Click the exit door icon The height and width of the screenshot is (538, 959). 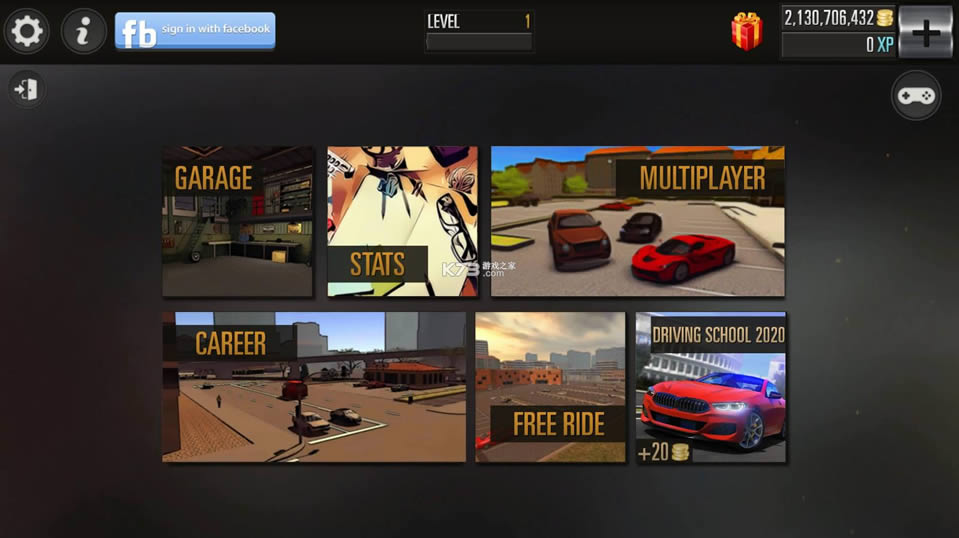point(26,90)
